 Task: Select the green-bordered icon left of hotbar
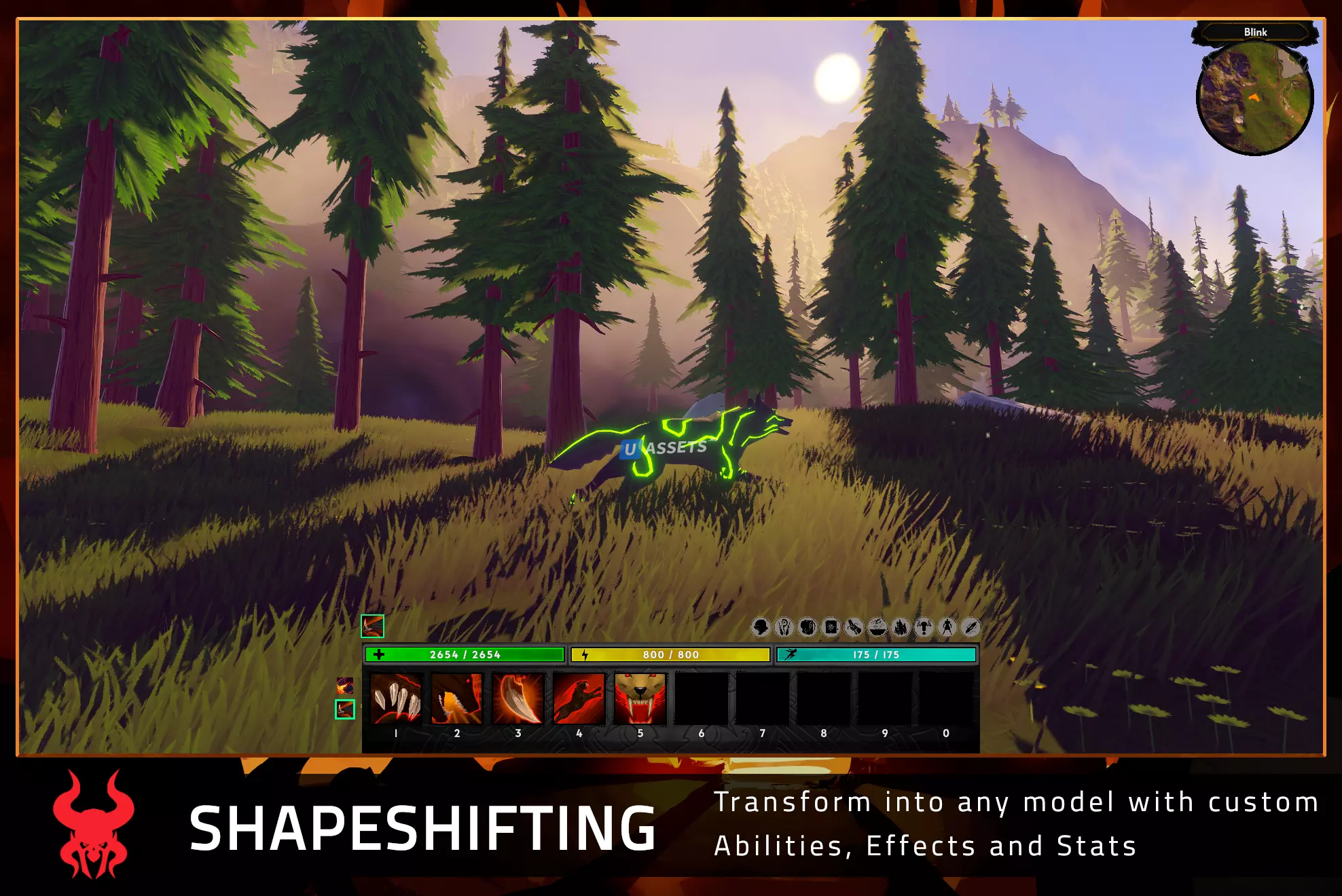point(345,709)
